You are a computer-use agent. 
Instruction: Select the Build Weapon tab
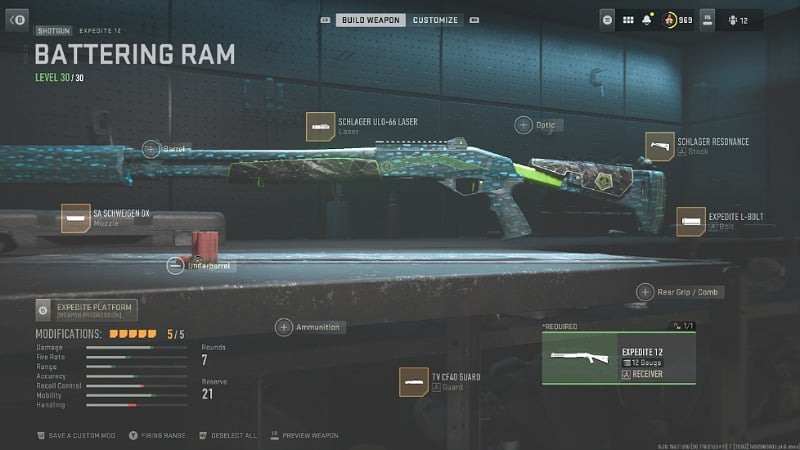pyautogui.click(x=370, y=20)
